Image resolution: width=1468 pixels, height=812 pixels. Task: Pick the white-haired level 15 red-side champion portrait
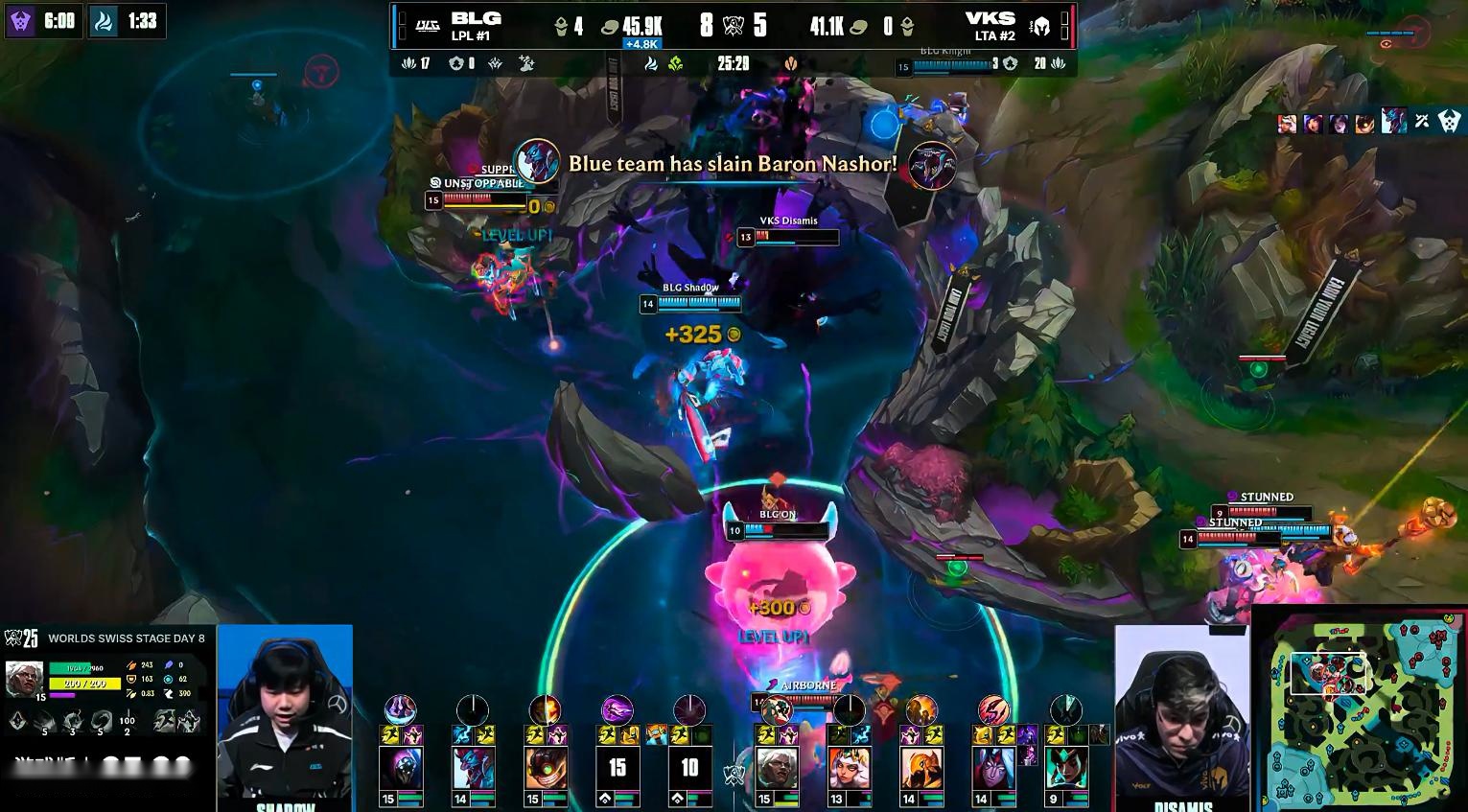click(x=777, y=769)
